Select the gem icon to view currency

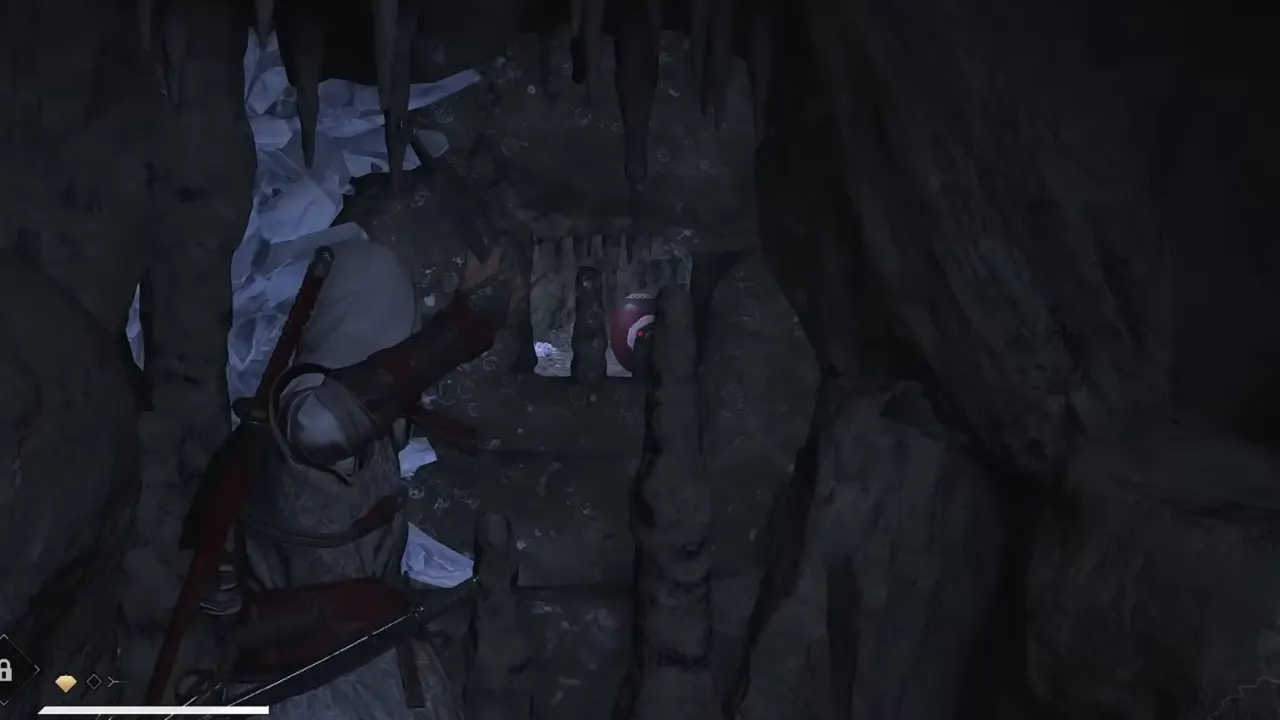(66, 682)
